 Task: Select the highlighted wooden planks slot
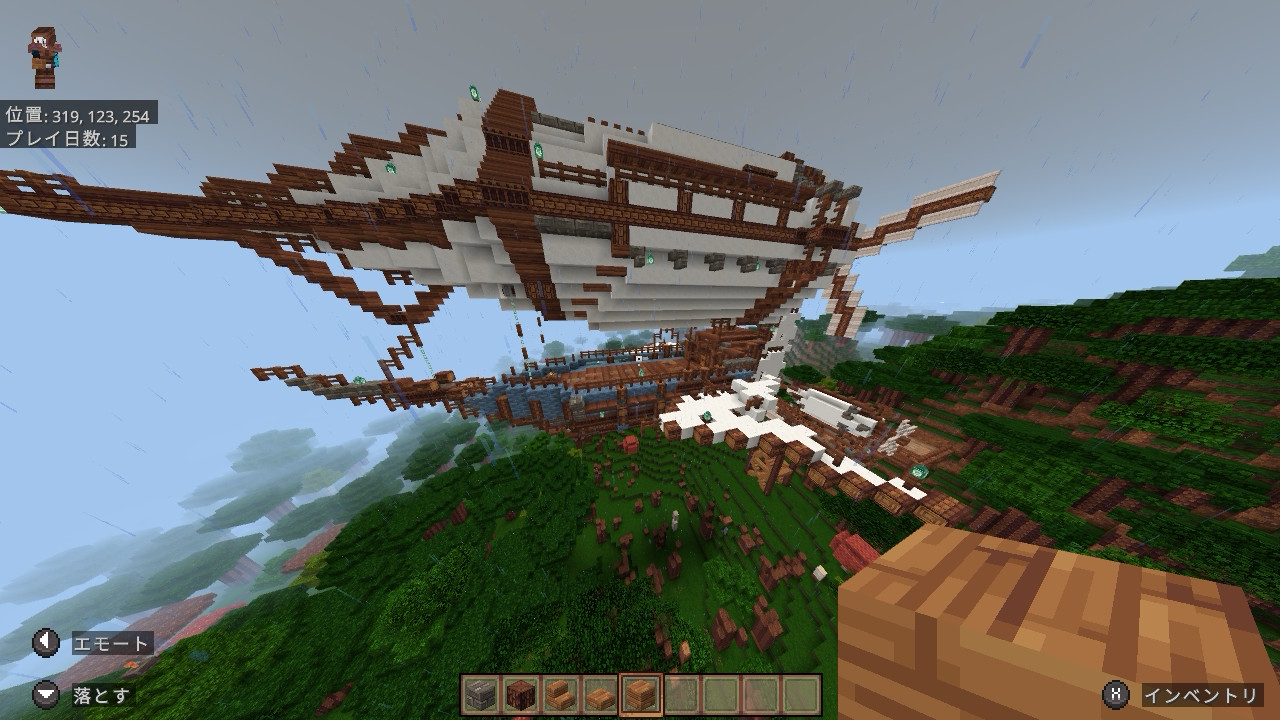tap(641, 694)
